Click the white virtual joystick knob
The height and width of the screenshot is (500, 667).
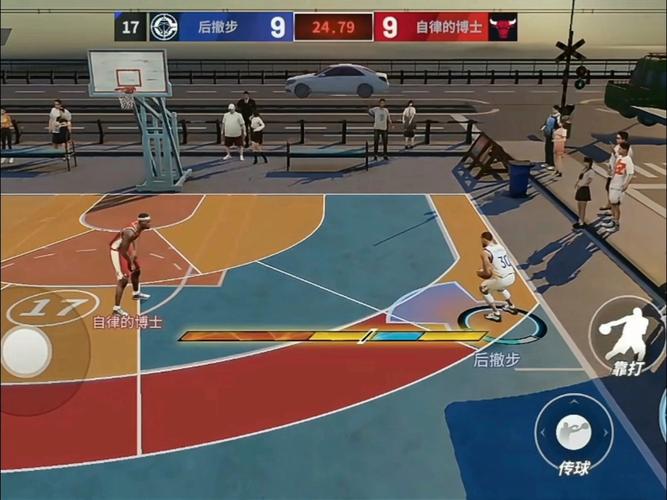point(27,351)
